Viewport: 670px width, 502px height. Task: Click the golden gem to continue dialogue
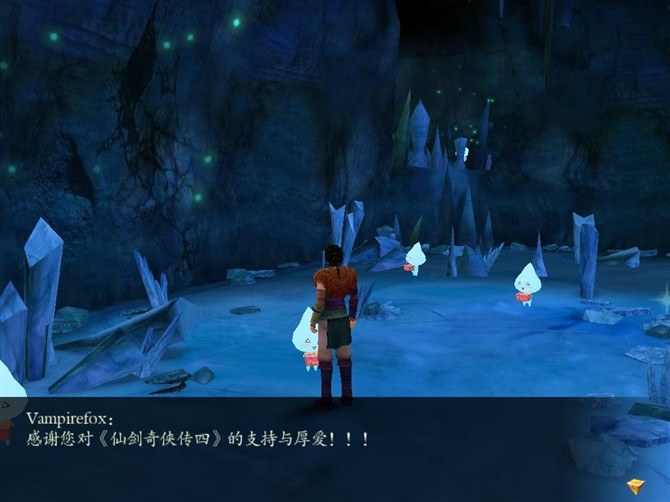point(636,487)
